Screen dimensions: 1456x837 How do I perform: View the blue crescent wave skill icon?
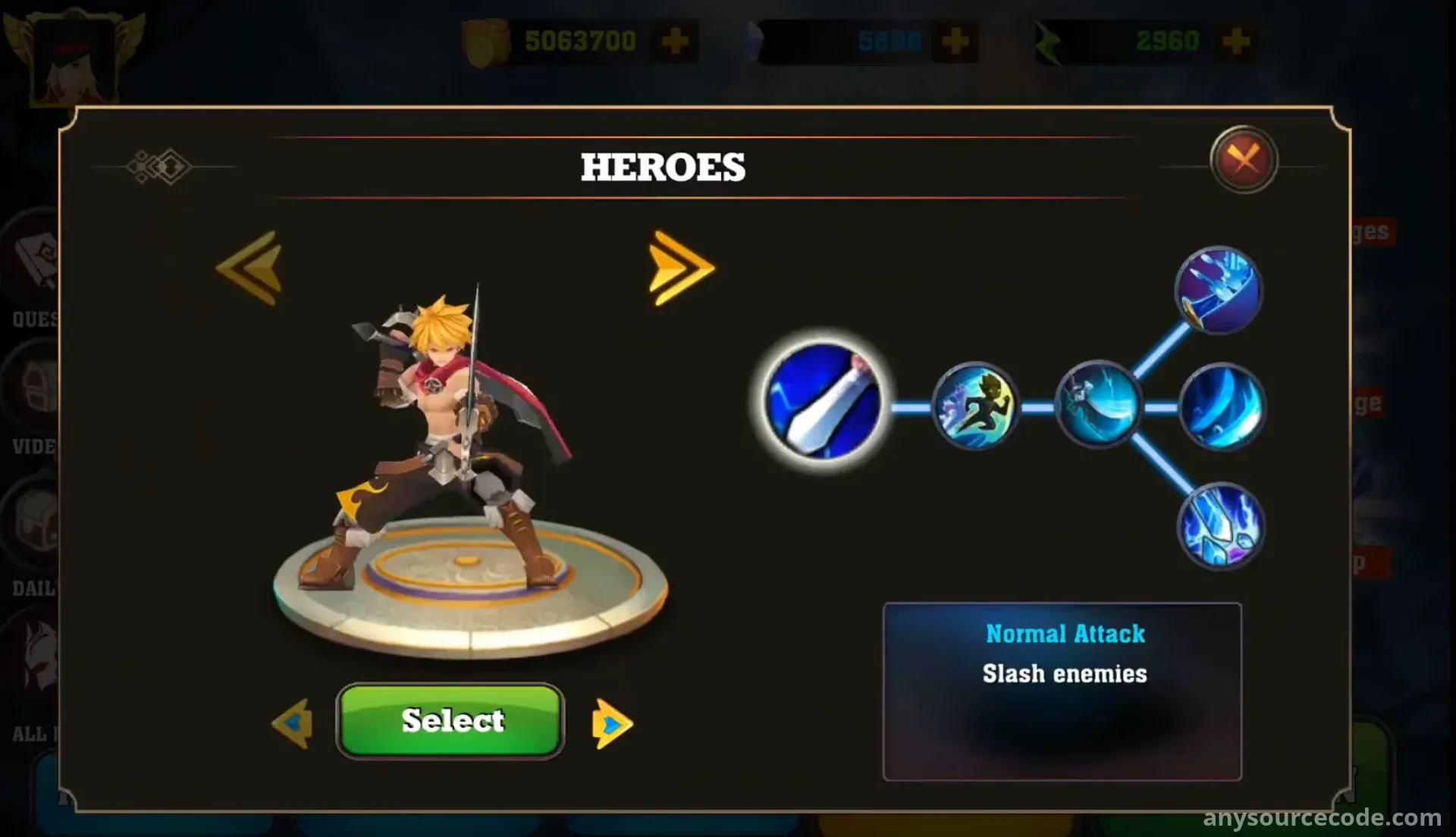coord(1221,407)
